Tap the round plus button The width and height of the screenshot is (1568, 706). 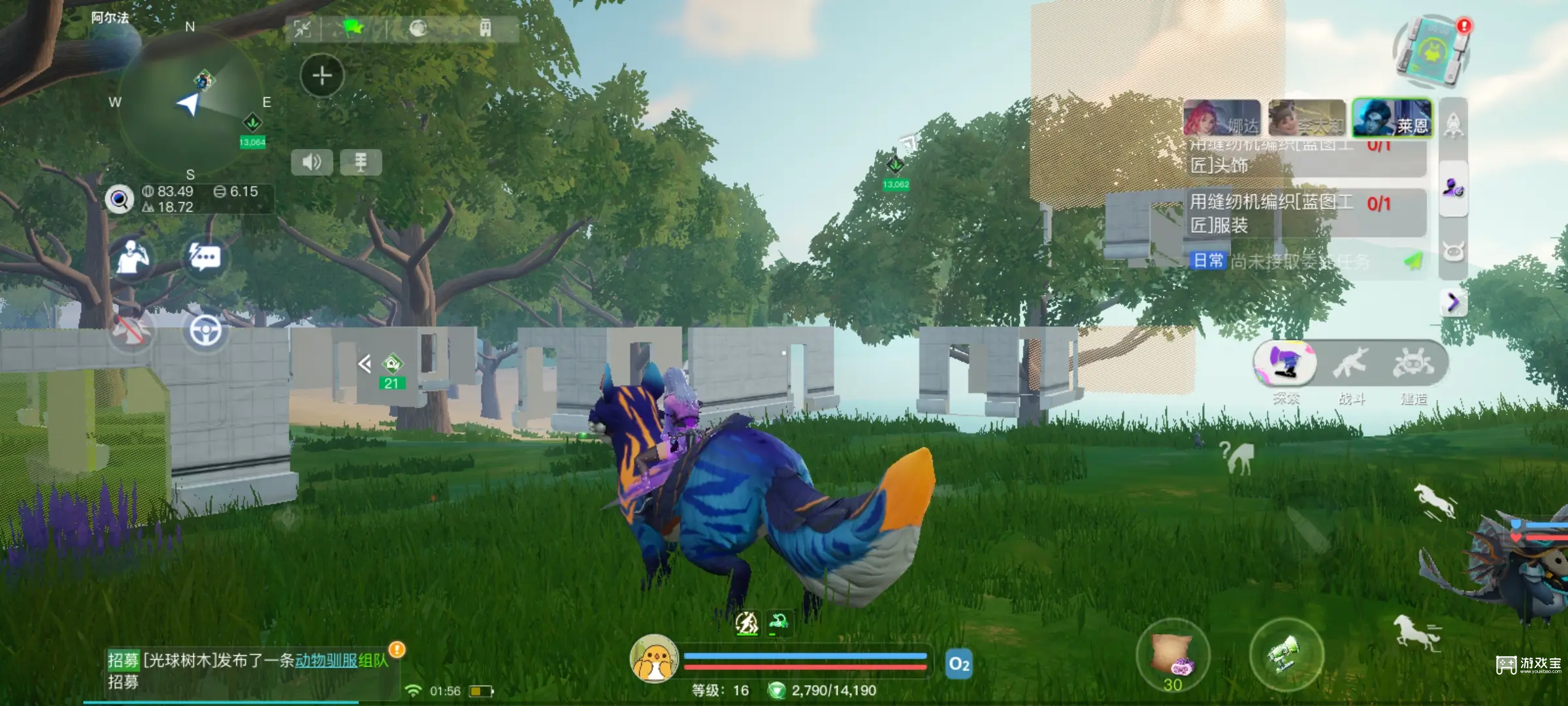(321, 76)
